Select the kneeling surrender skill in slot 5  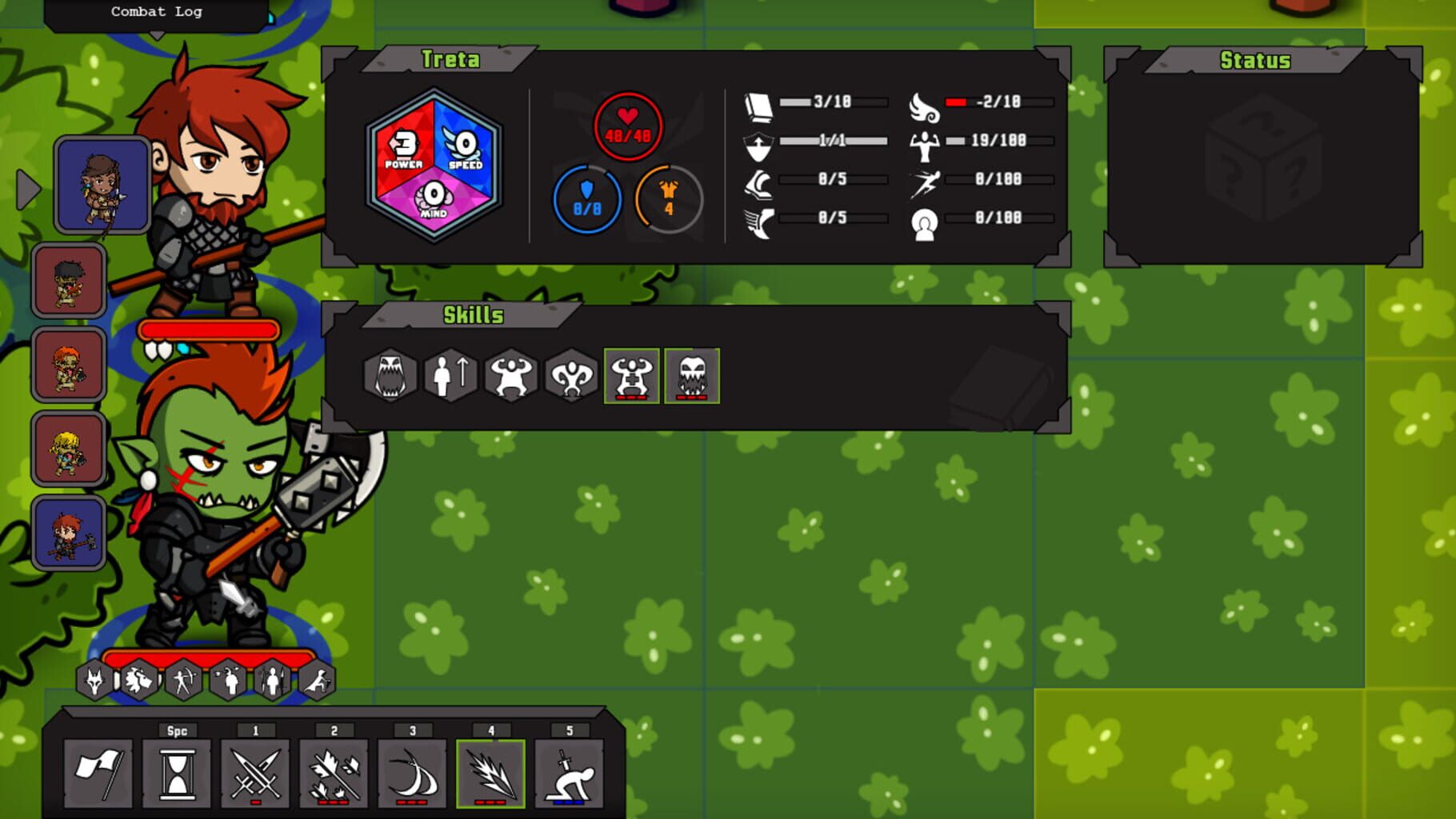pyautogui.click(x=570, y=772)
